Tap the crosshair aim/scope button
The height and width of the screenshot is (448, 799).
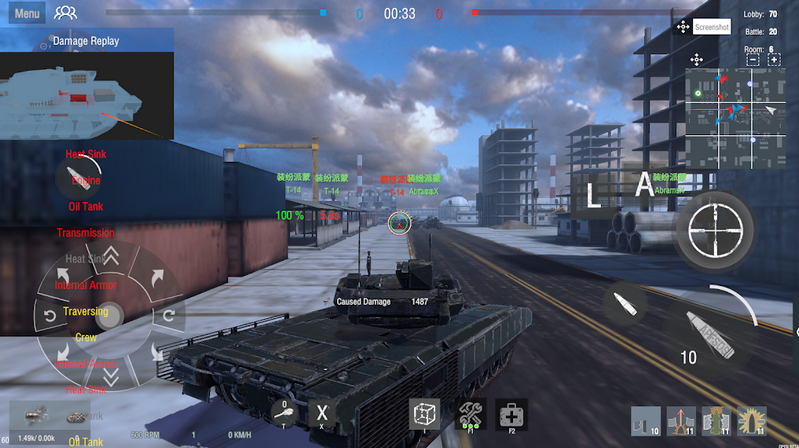pos(714,229)
